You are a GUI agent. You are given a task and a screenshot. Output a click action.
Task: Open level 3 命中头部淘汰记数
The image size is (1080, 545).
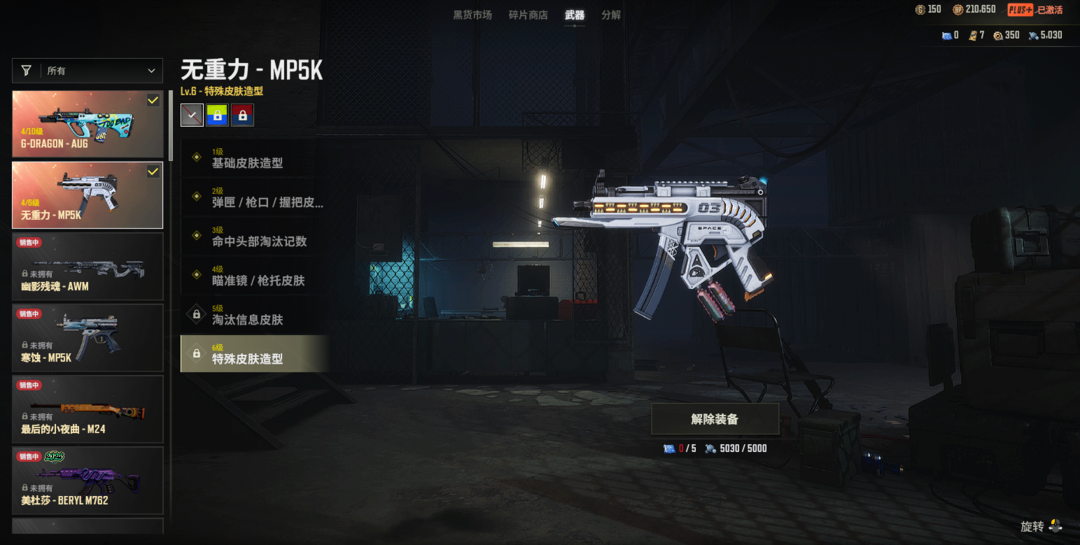click(254, 237)
